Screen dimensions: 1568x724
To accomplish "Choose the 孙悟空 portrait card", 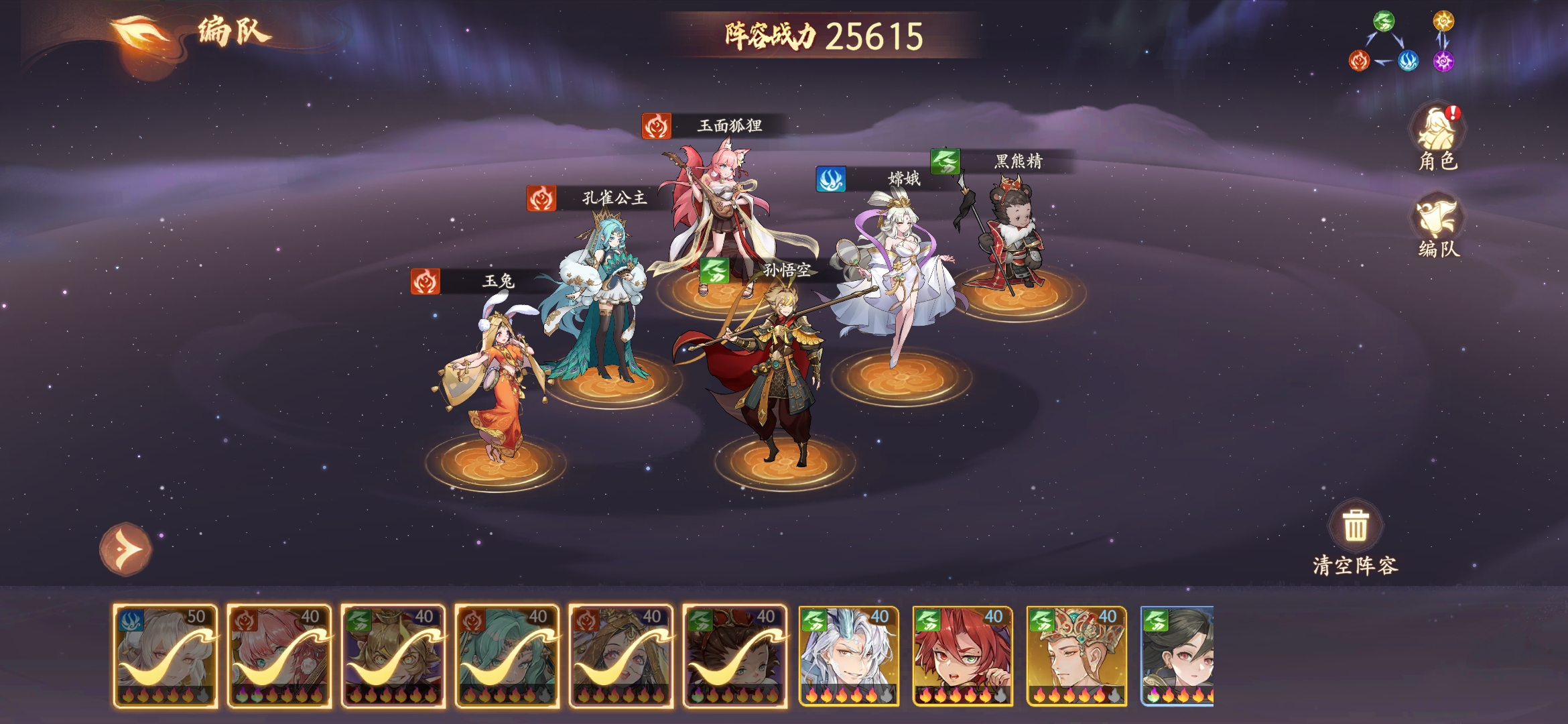I will [x=393, y=656].
